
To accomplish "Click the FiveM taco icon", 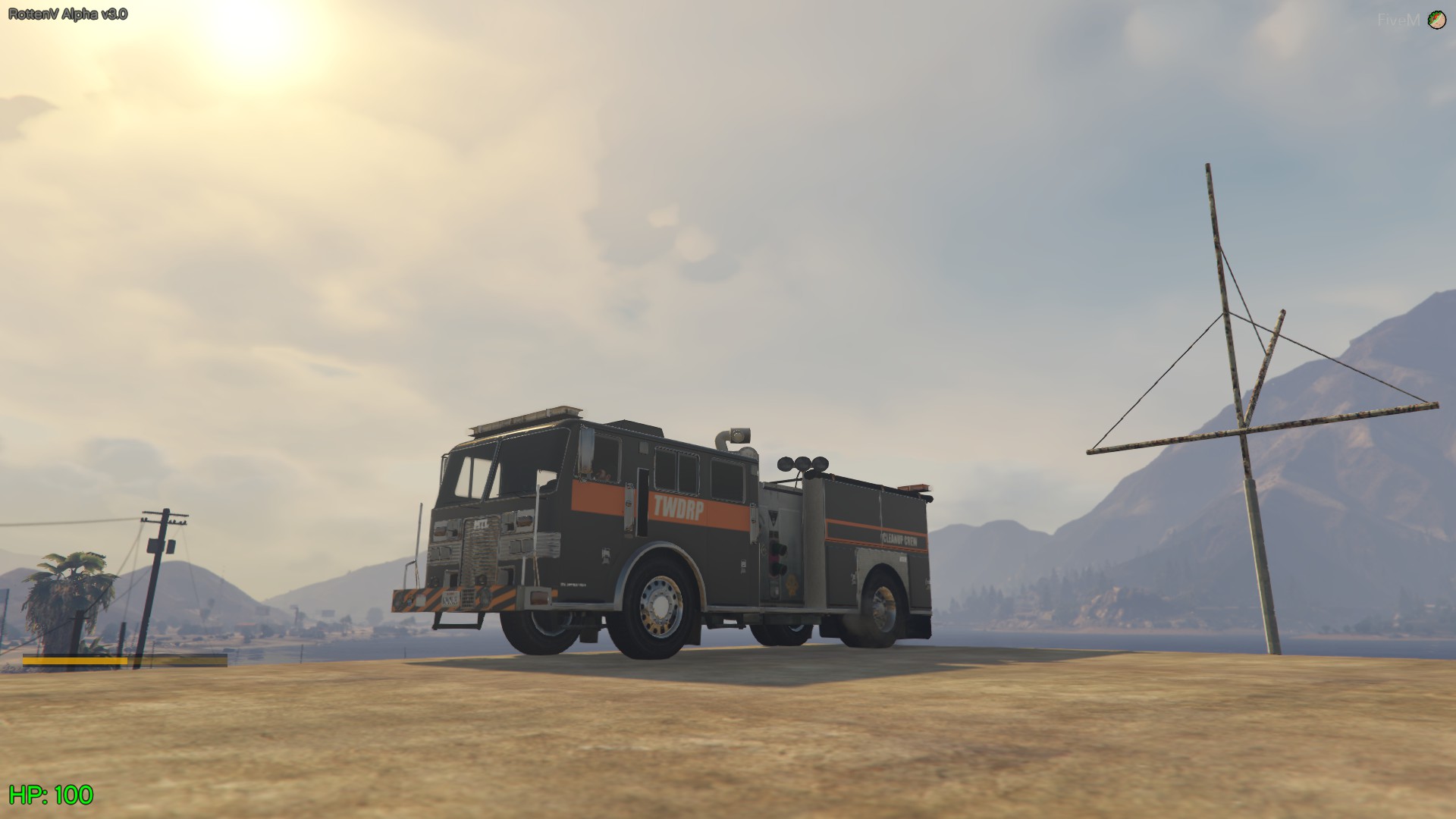I will click(1435, 19).
